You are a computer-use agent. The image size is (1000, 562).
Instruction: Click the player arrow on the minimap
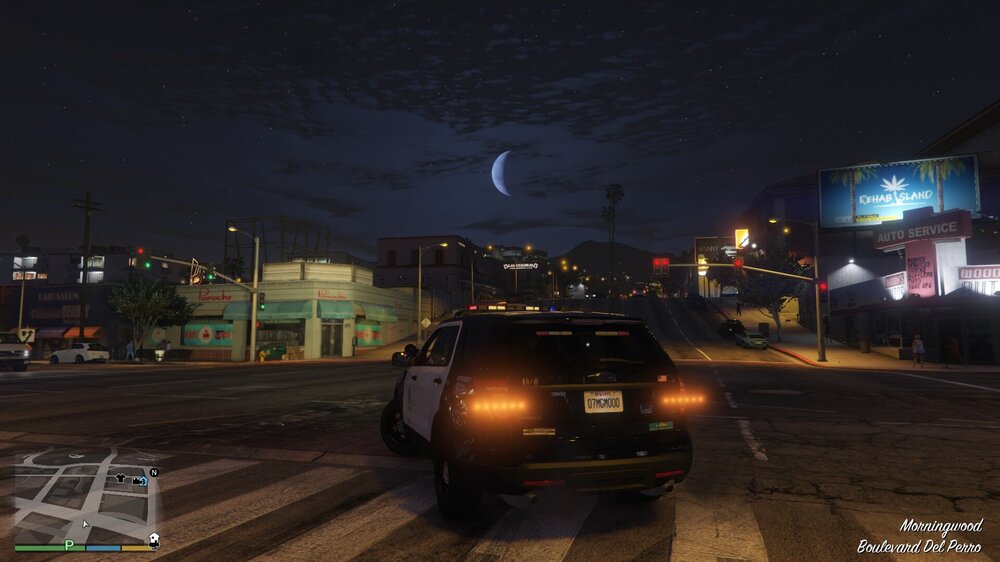coord(85,522)
